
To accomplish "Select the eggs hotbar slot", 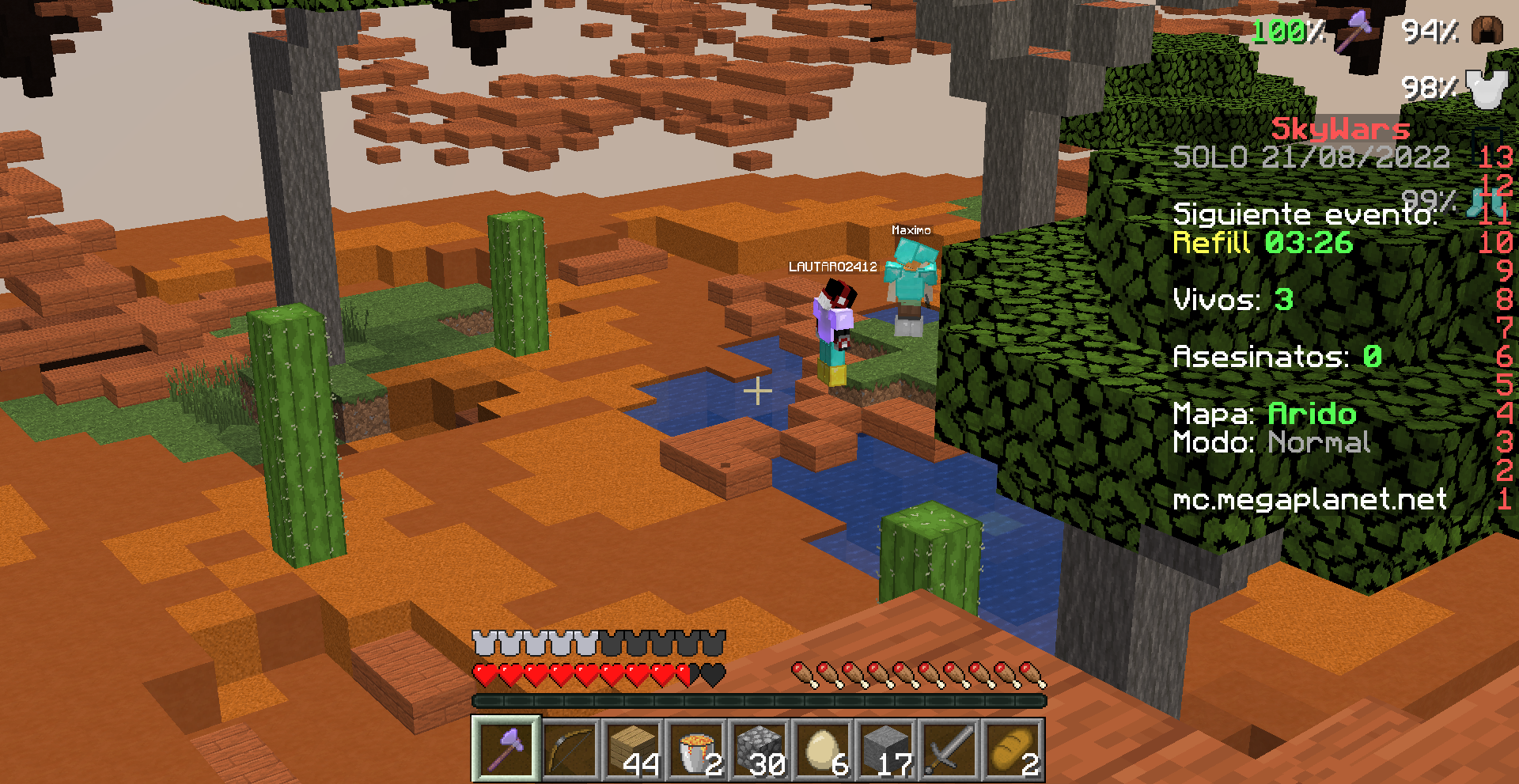I will (823, 749).
